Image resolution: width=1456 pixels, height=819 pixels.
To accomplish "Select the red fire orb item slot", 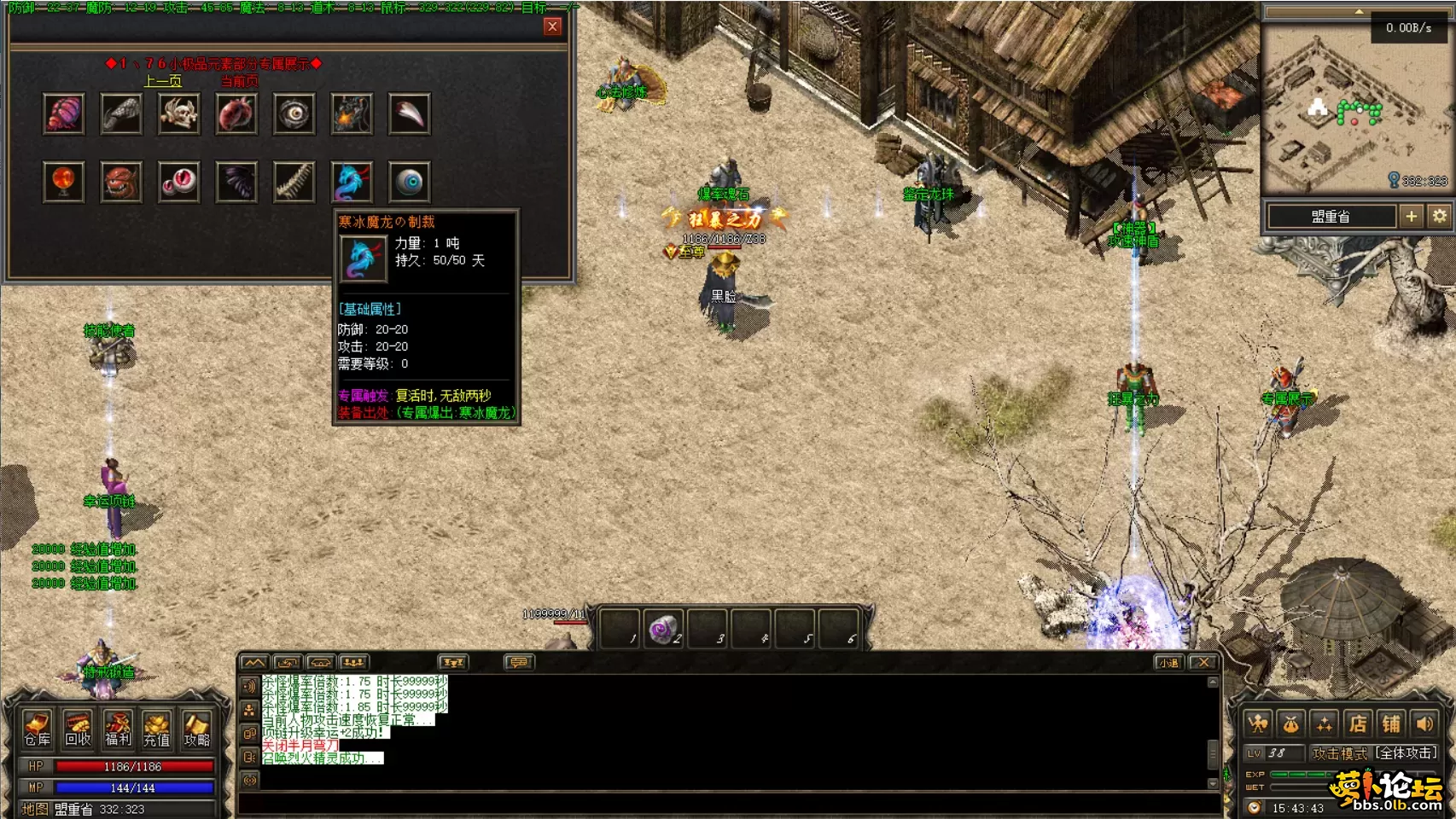I will click(64, 182).
